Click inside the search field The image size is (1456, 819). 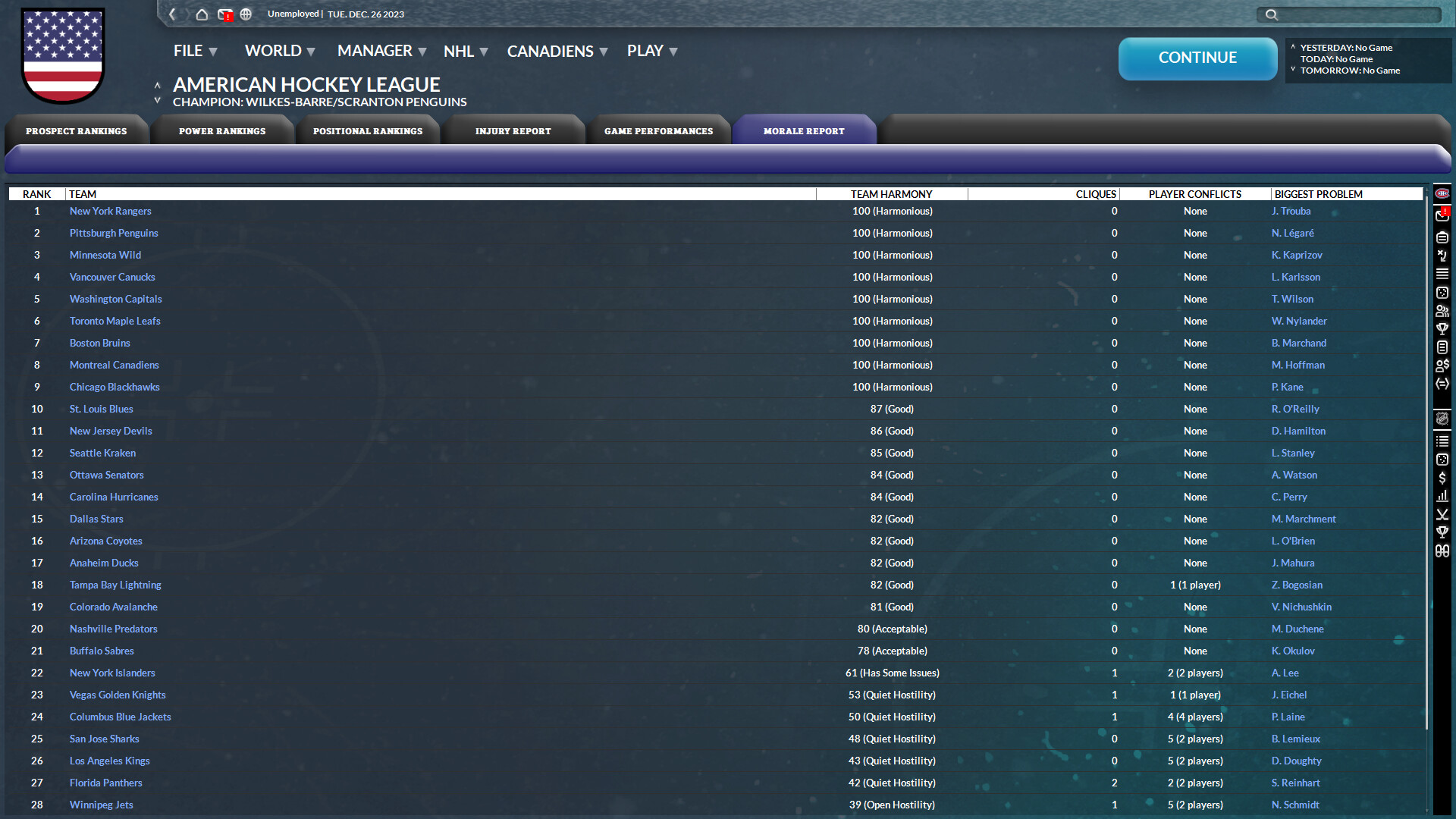[x=1350, y=14]
